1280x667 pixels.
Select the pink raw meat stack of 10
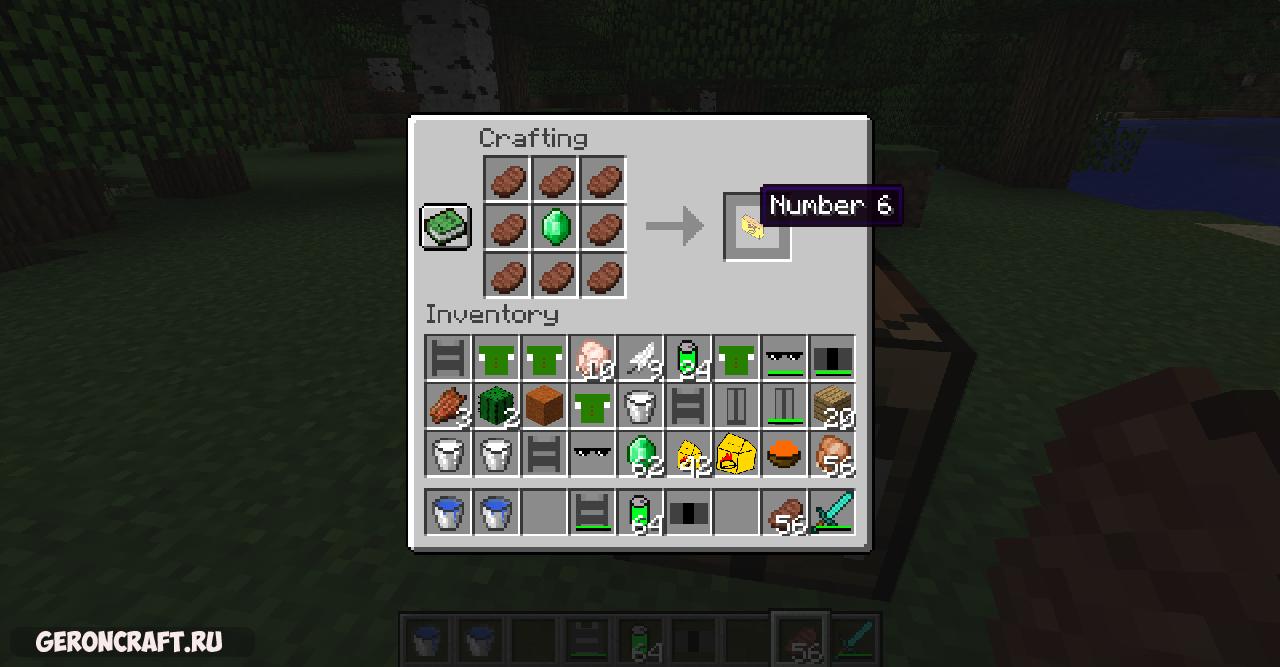[592, 359]
